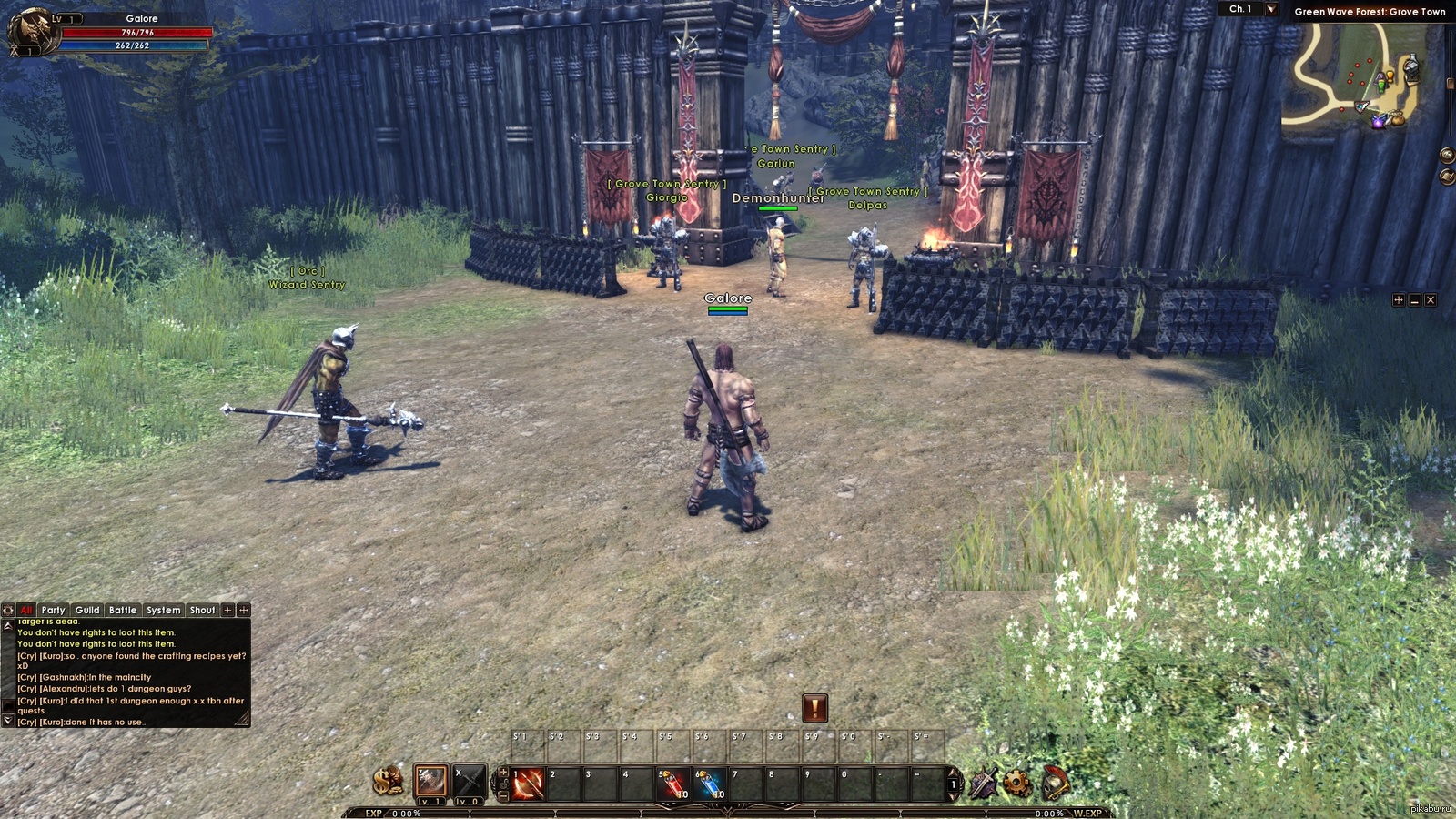Viewport: 1456px width, 819px height.
Task: Open the gear settings icon
Action: pyautogui.click(x=1017, y=782)
